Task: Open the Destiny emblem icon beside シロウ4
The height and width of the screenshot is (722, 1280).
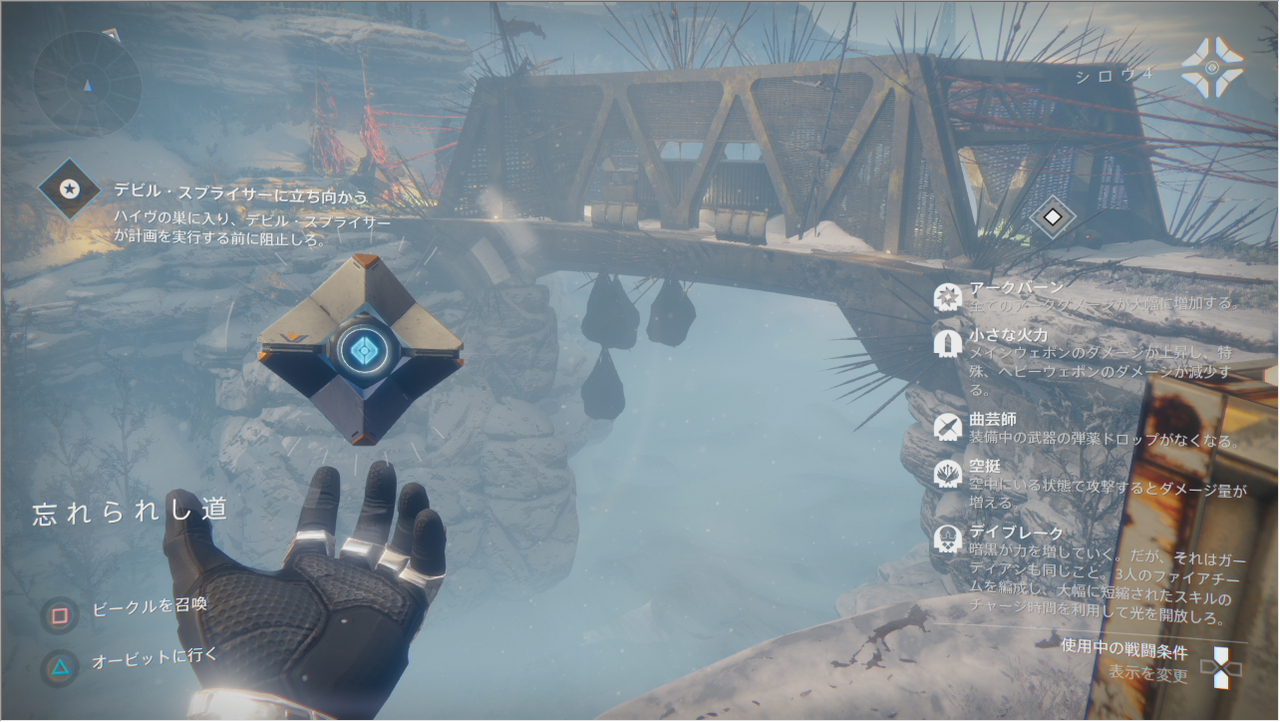Action: pos(1211,68)
